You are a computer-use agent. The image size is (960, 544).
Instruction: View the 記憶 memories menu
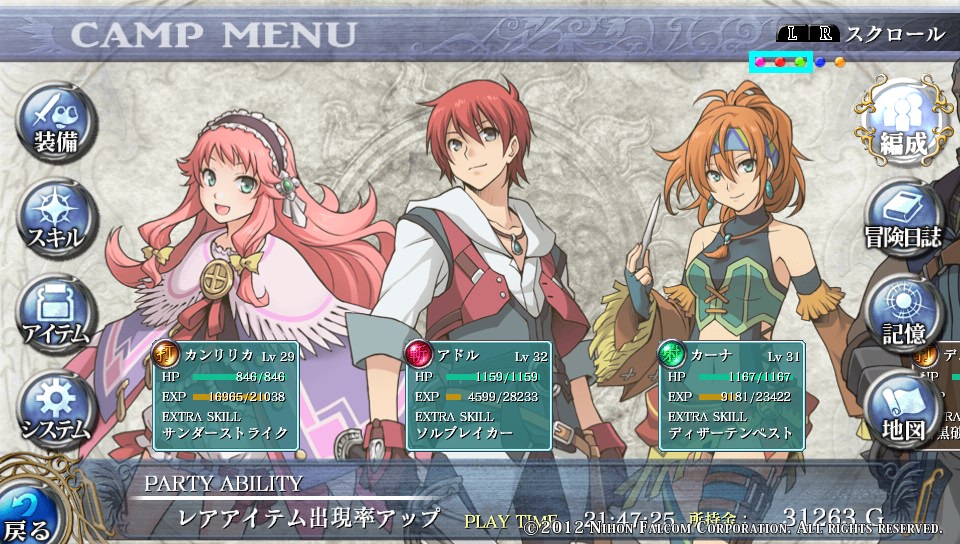(x=903, y=313)
